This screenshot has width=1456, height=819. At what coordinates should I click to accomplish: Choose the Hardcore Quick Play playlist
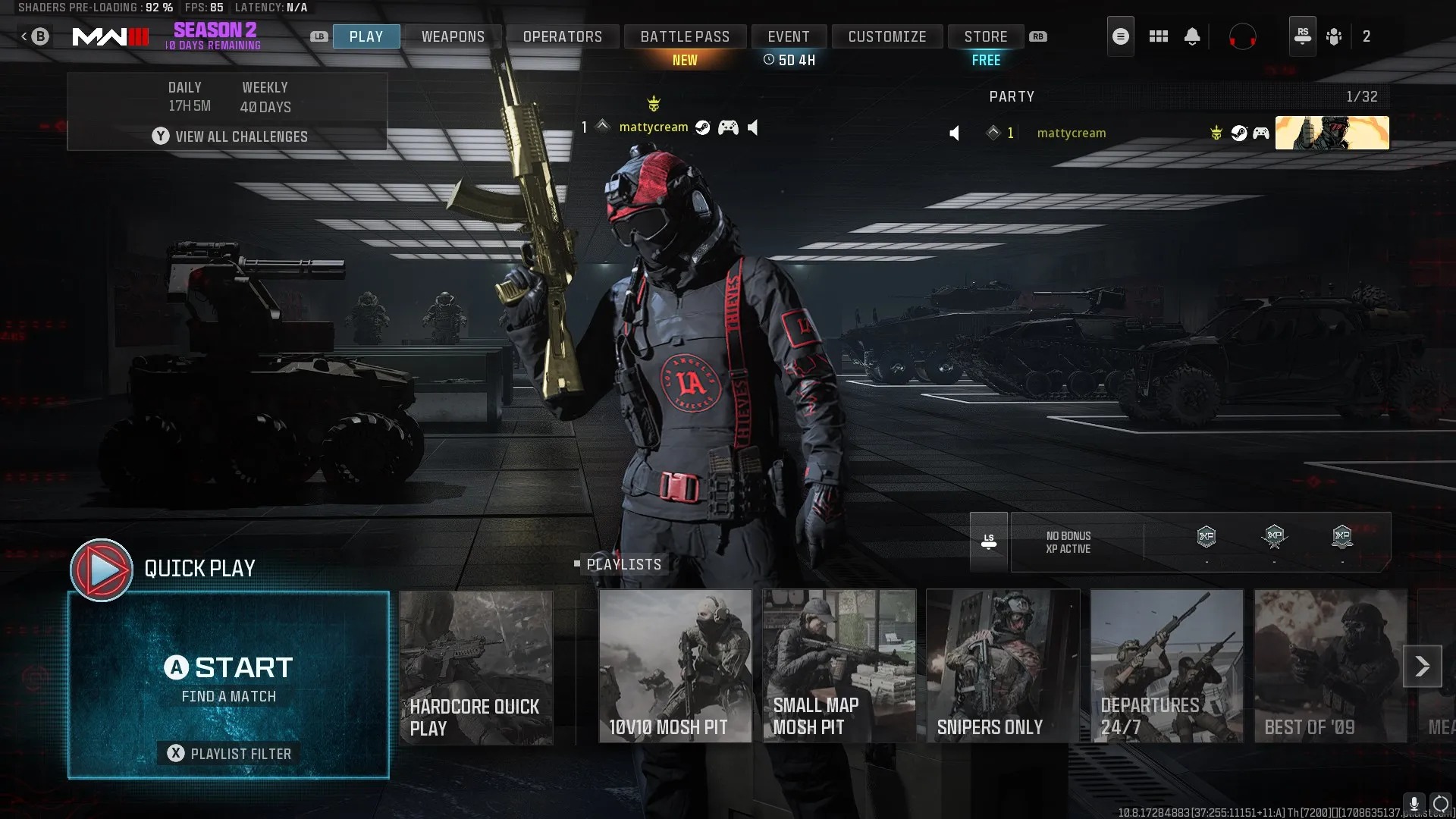(476, 667)
